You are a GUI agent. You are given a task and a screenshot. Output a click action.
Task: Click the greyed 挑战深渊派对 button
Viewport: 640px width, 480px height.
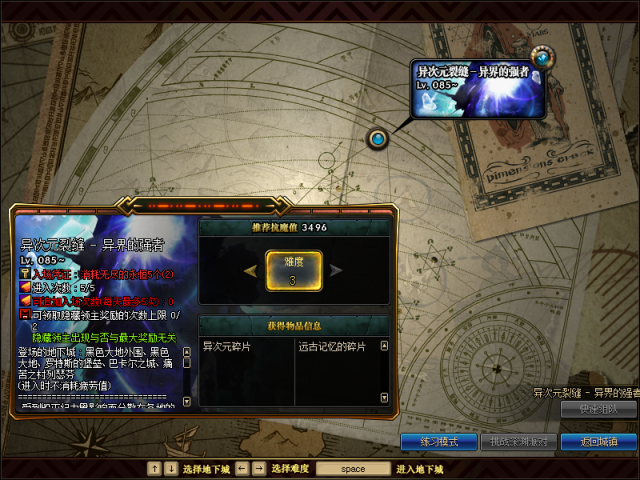tap(517, 441)
